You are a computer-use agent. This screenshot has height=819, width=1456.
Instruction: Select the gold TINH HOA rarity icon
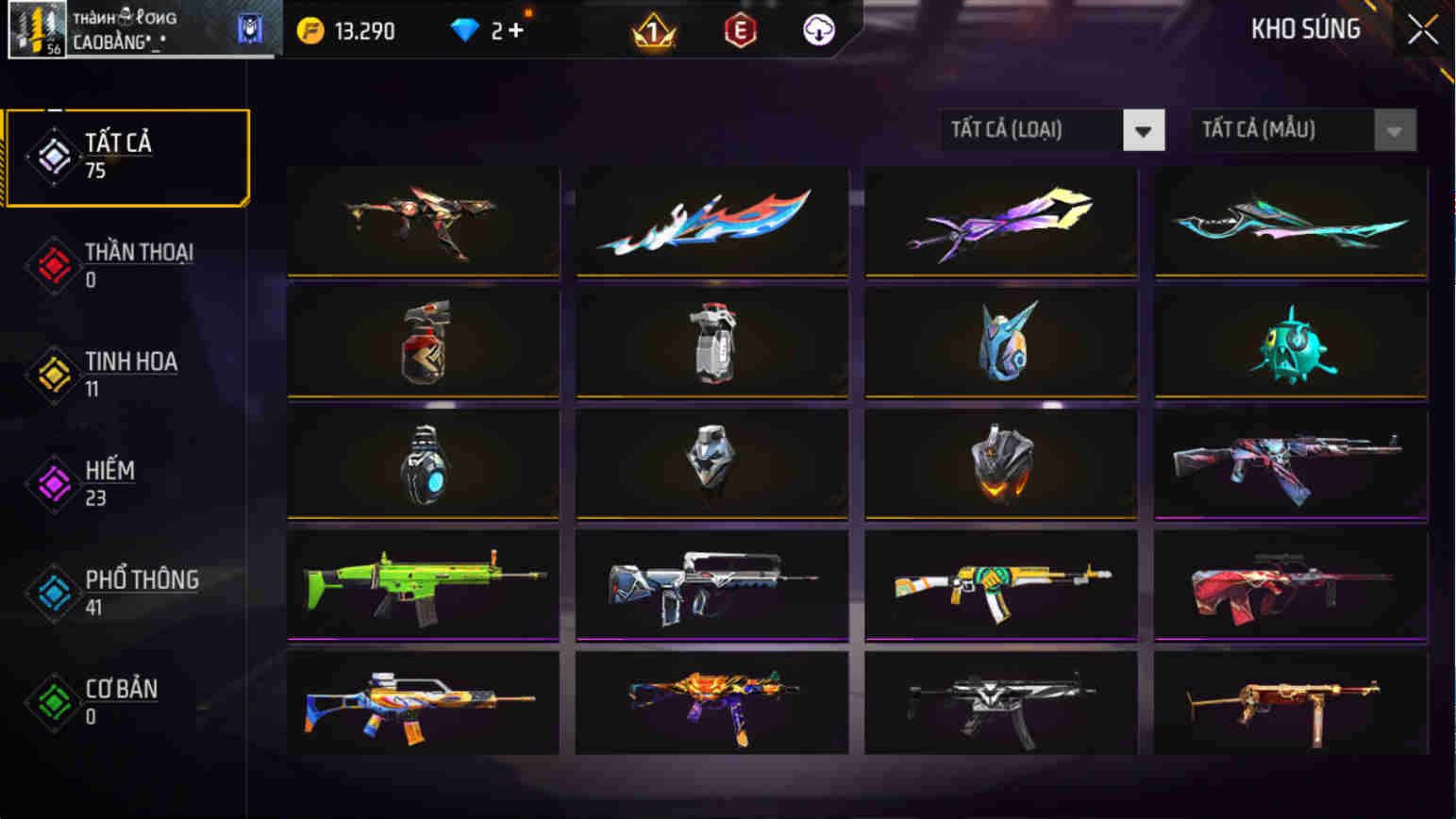[x=54, y=374]
